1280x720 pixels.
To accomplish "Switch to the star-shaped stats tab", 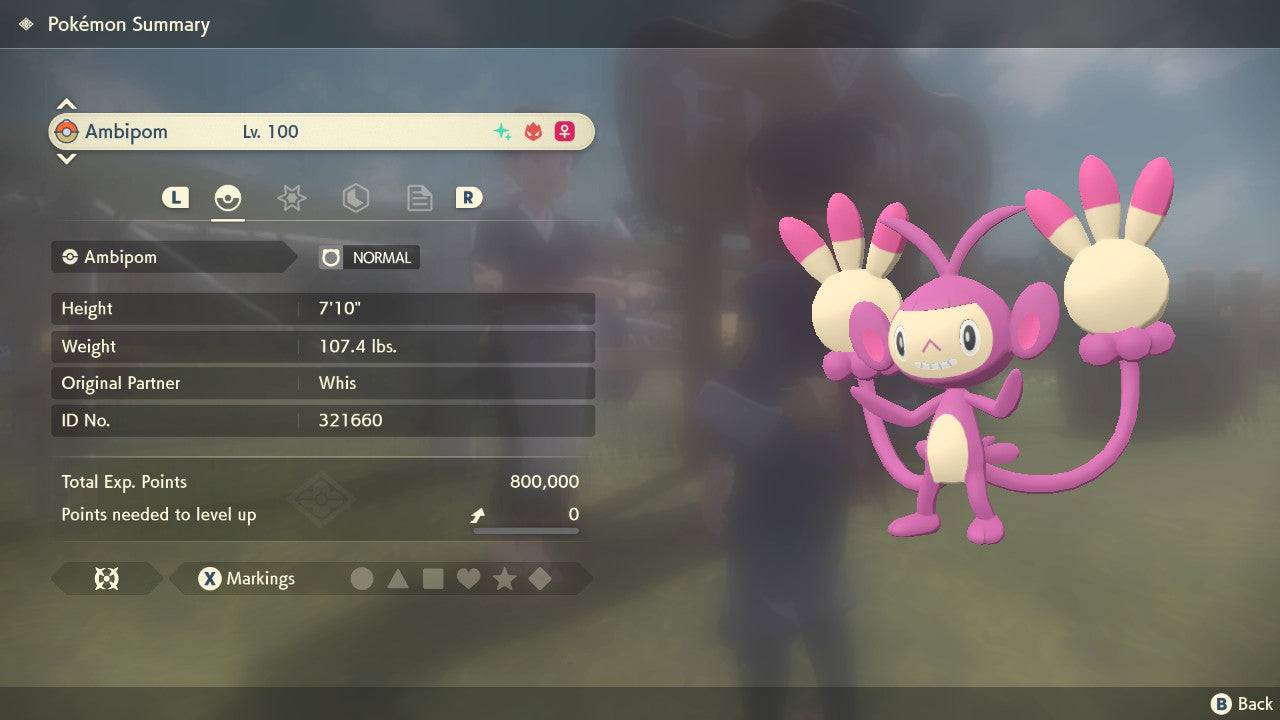I will tap(291, 198).
